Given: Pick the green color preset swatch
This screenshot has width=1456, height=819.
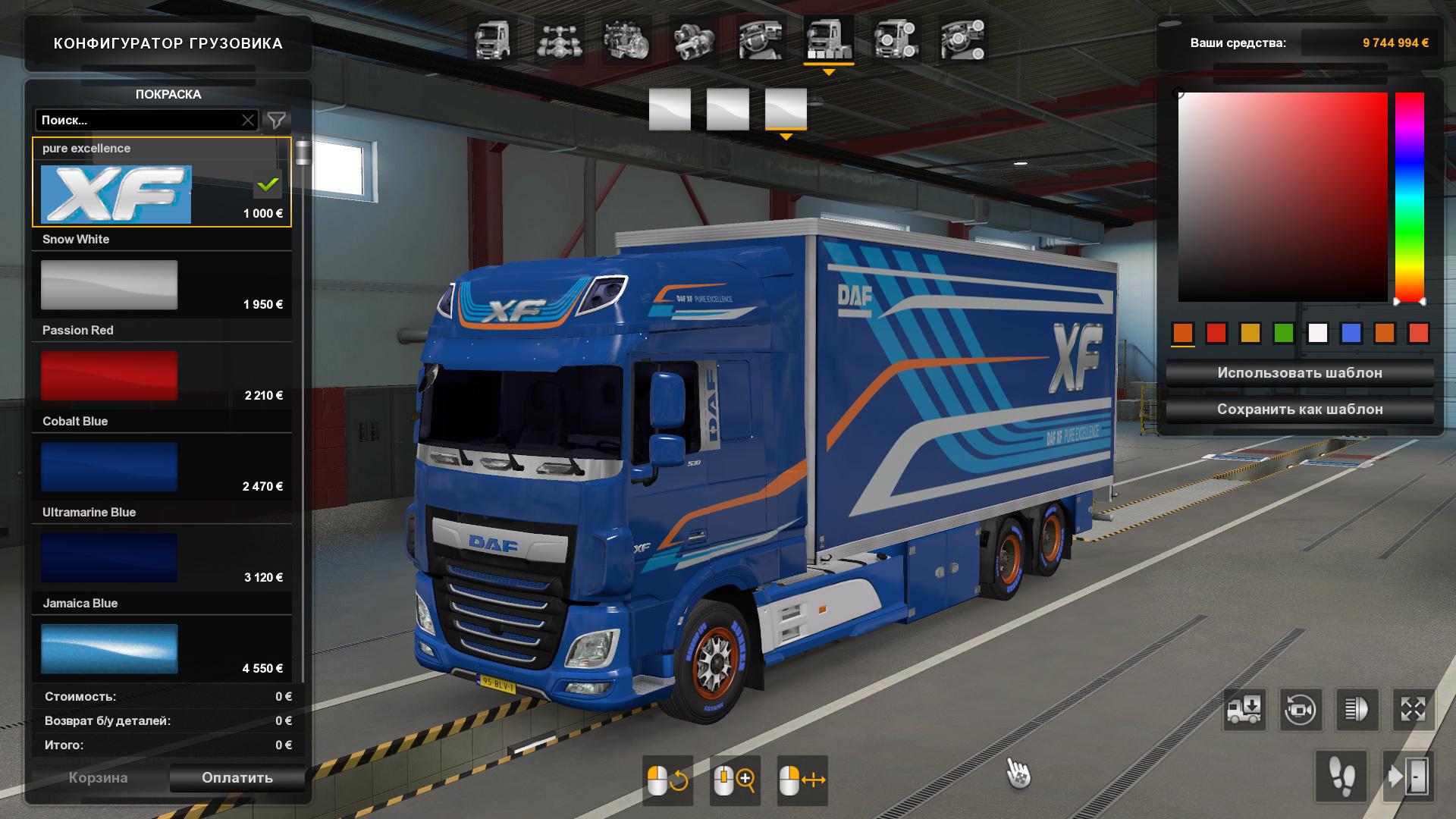Looking at the screenshot, I should click(x=1283, y=333).
